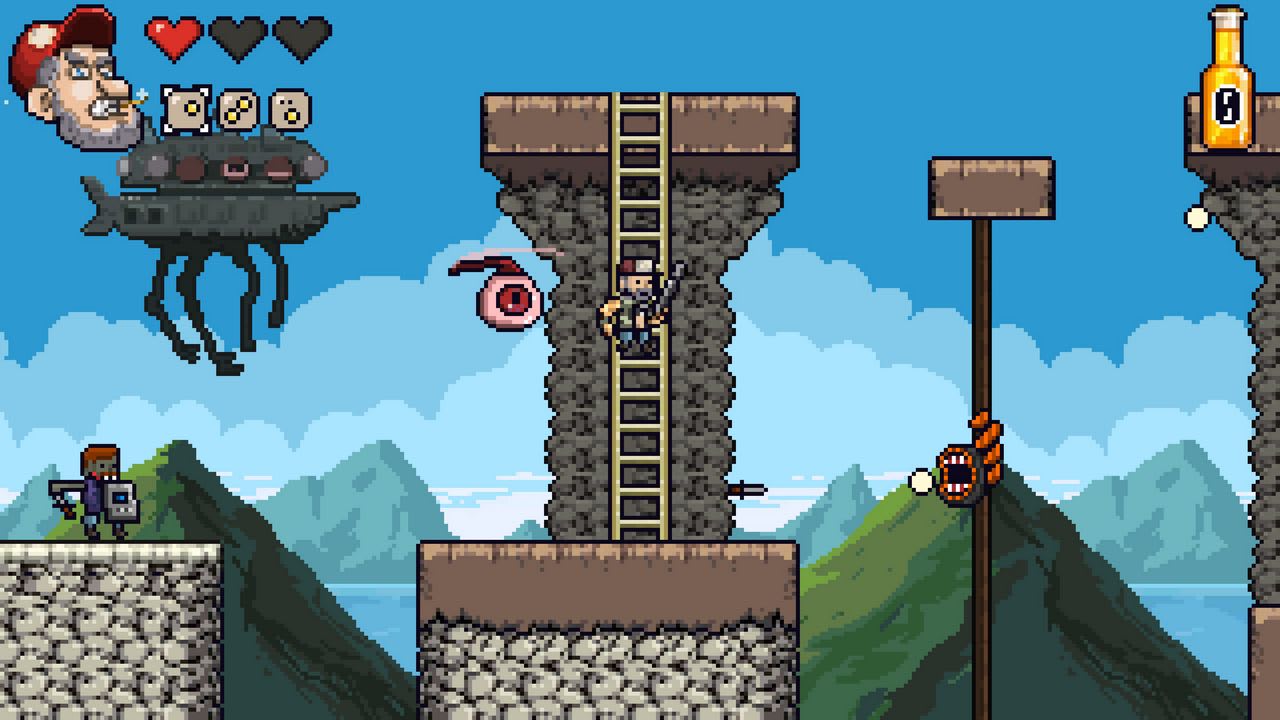Select the third item slot with coin face

(290, 110)
